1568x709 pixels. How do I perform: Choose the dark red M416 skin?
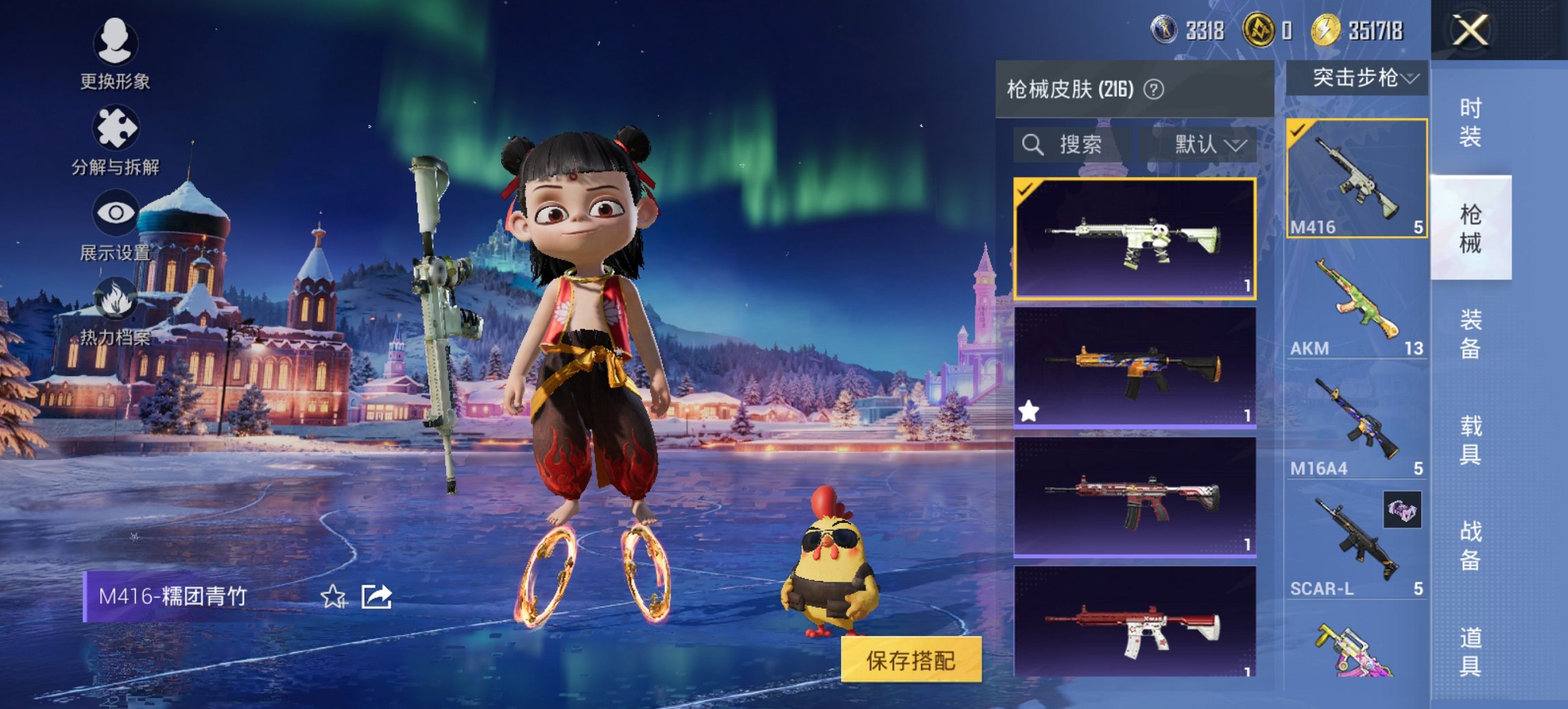coord(1134,496)
